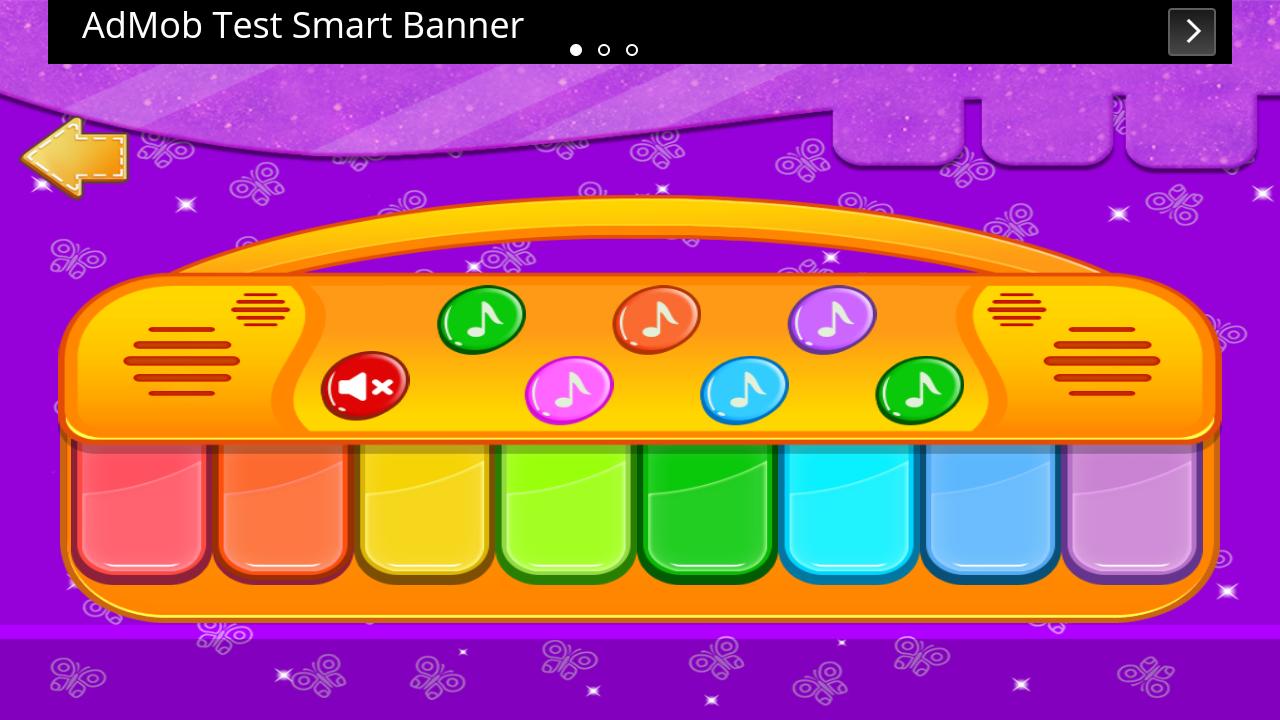Tap the purple music note melody button

(x=832, y=319)
